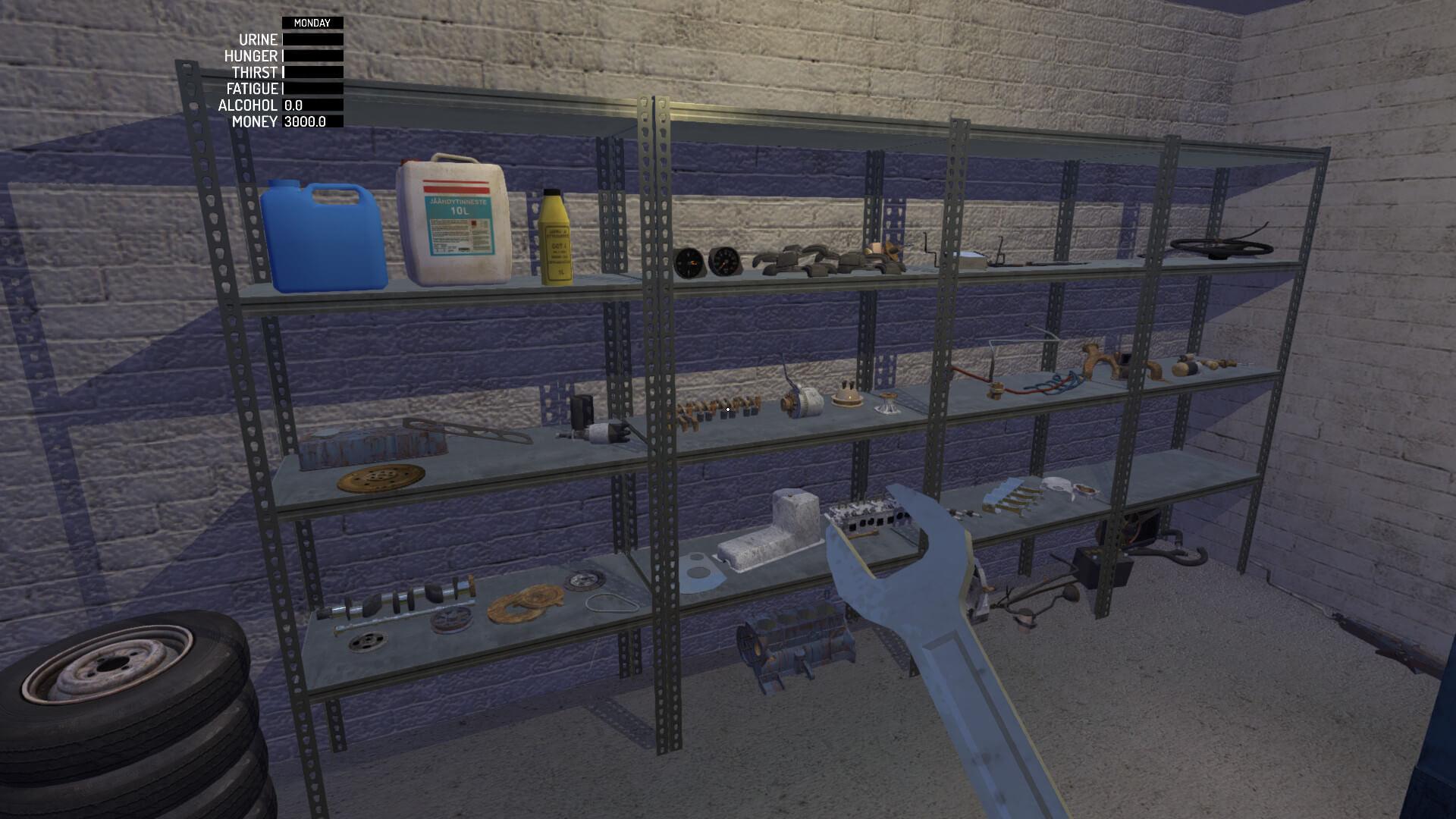
Task: Select the row of rocker arms and lifters
Action: coord(720,409)
